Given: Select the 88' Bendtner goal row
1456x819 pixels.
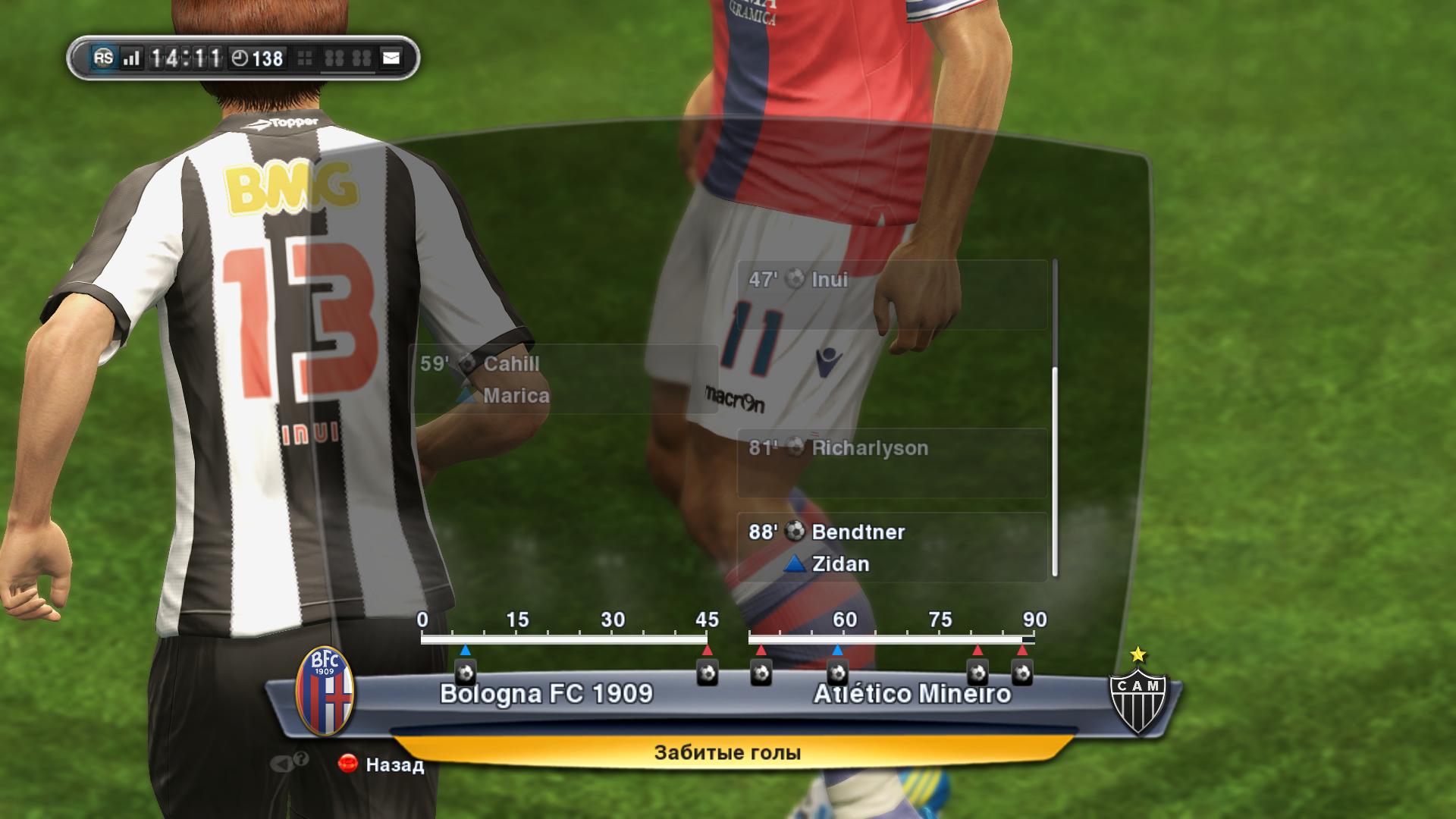Looking at the screenshot, I should tap(892, 547).
